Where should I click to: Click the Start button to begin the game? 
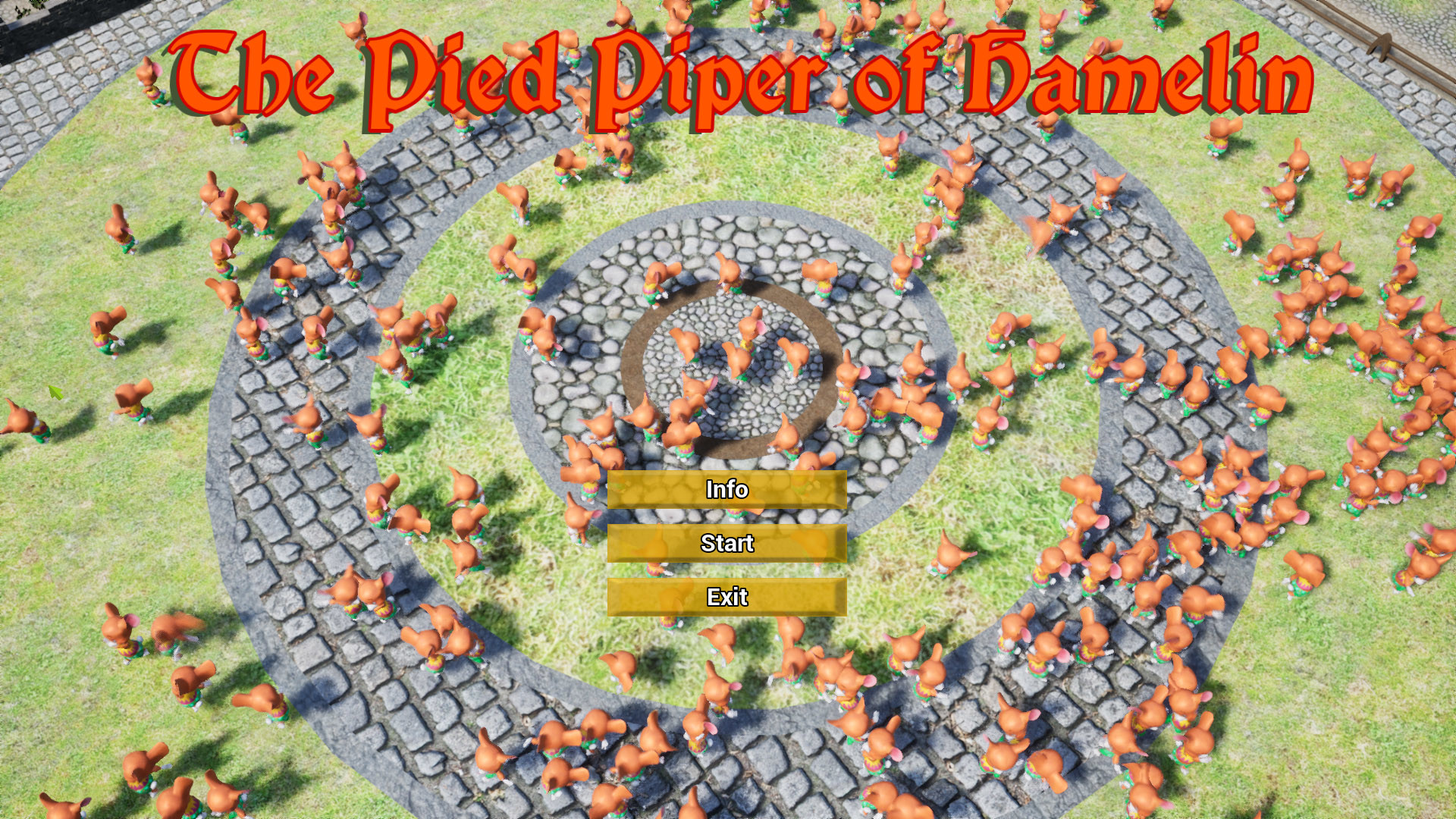(726, 544)
